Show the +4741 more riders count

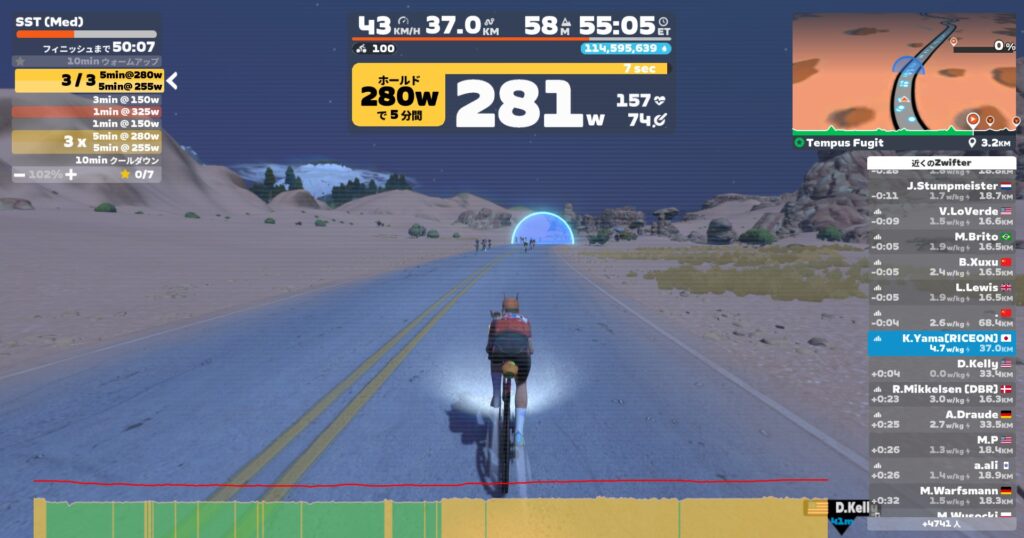point(940,523)
